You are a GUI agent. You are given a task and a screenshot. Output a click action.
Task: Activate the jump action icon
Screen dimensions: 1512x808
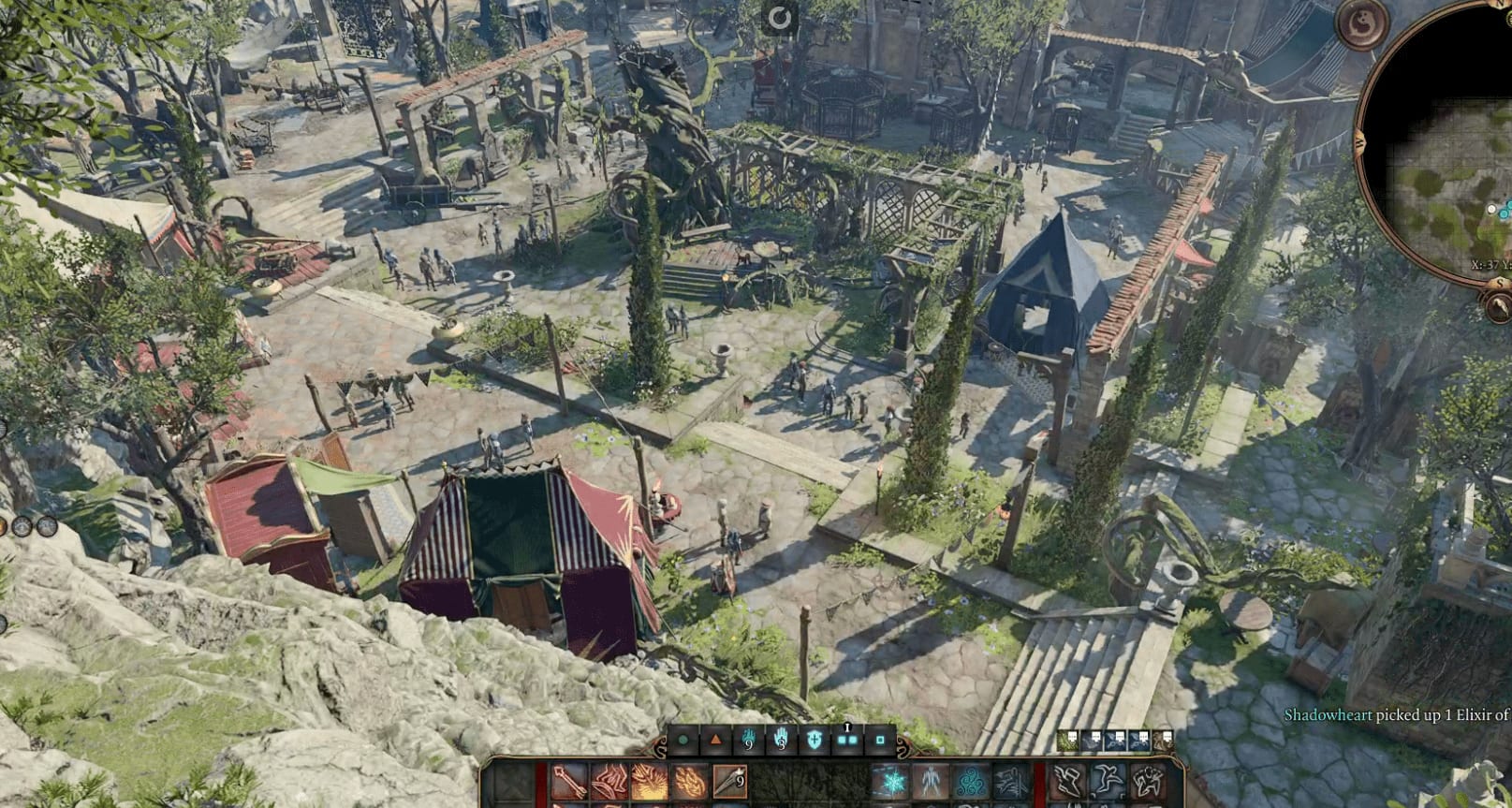pyautogui.click(x=1107, y=782)
